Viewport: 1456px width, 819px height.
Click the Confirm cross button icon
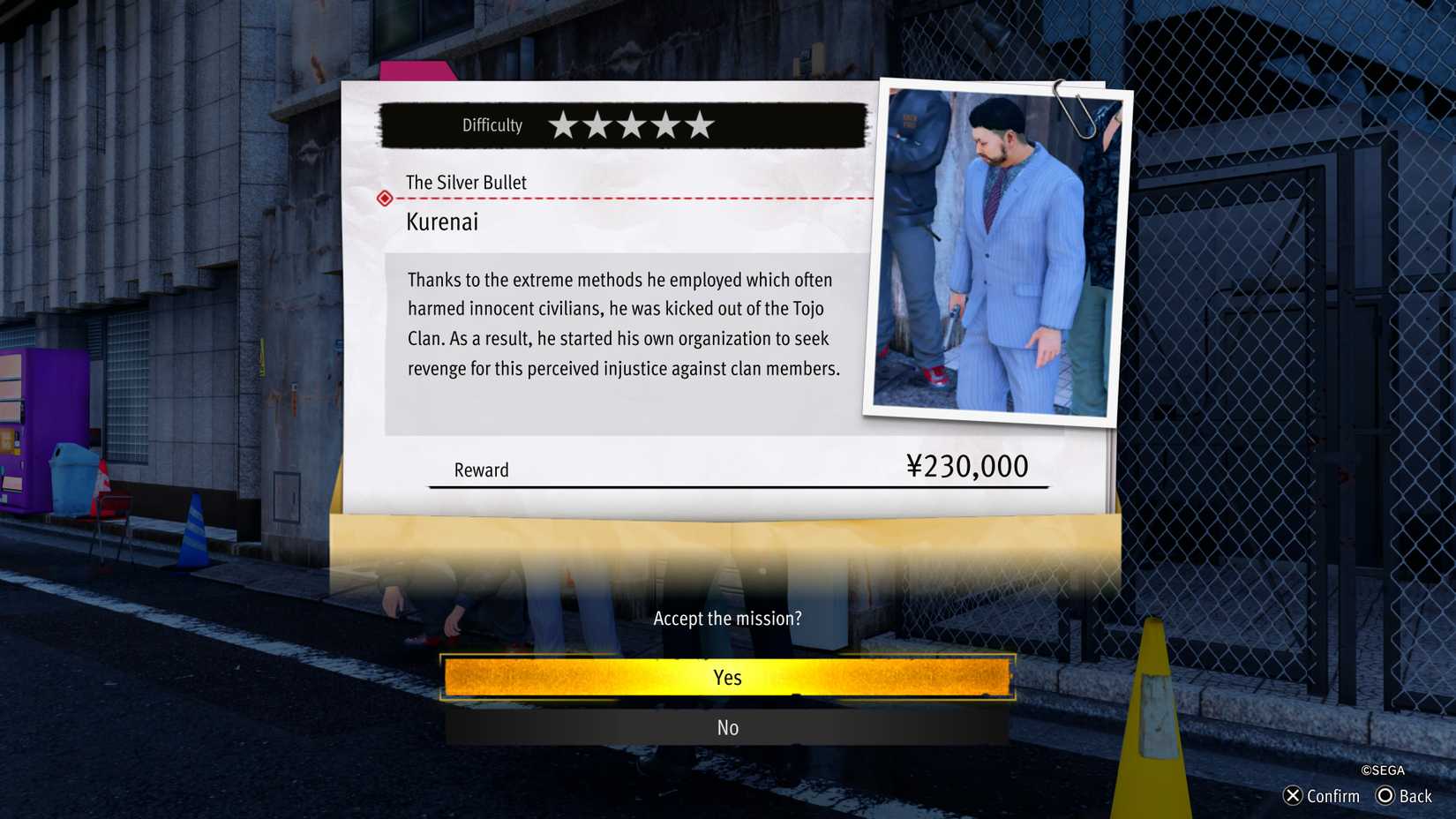point(1291,796)
